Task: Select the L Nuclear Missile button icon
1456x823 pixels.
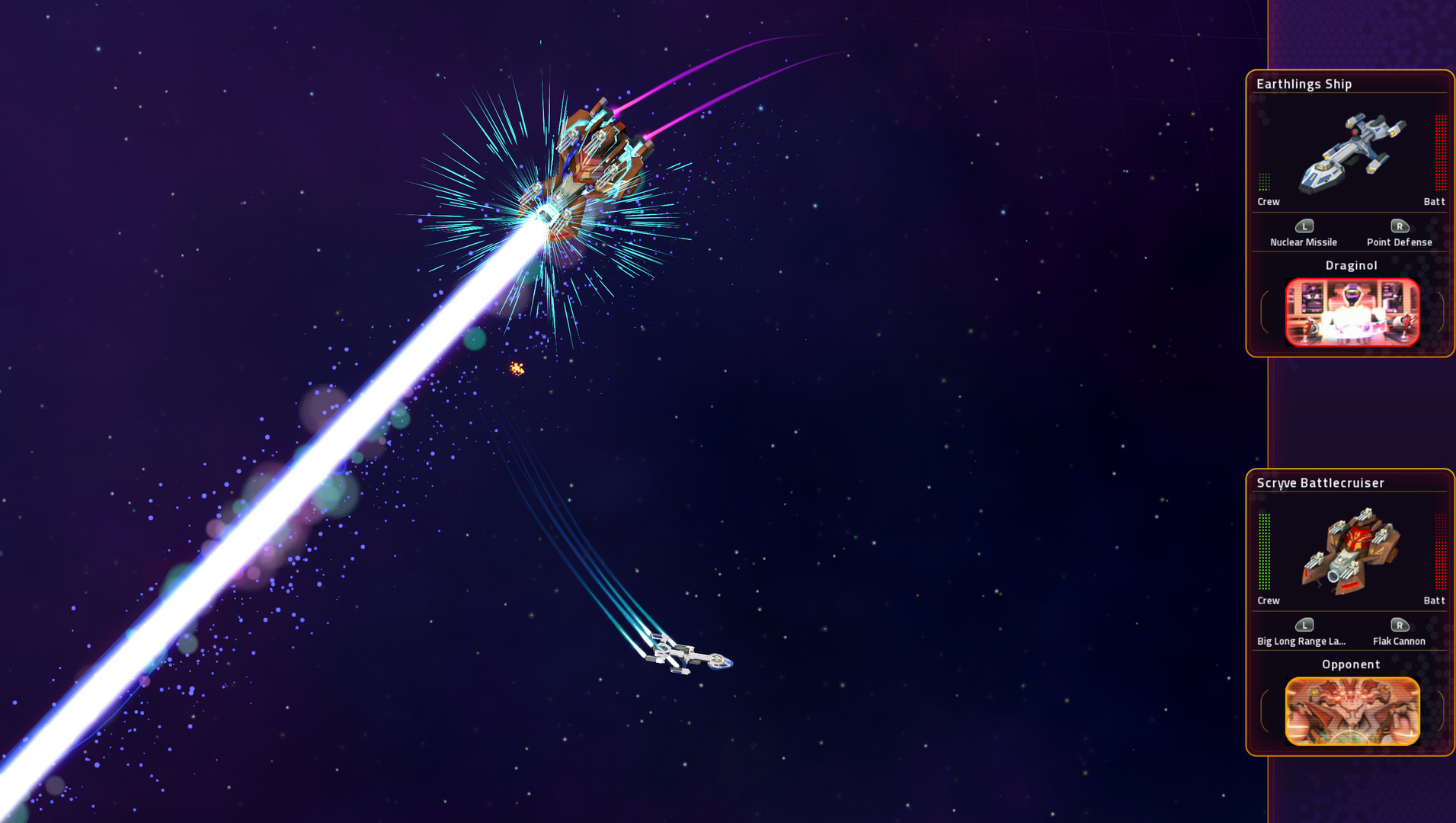Action: (1304, 226)
